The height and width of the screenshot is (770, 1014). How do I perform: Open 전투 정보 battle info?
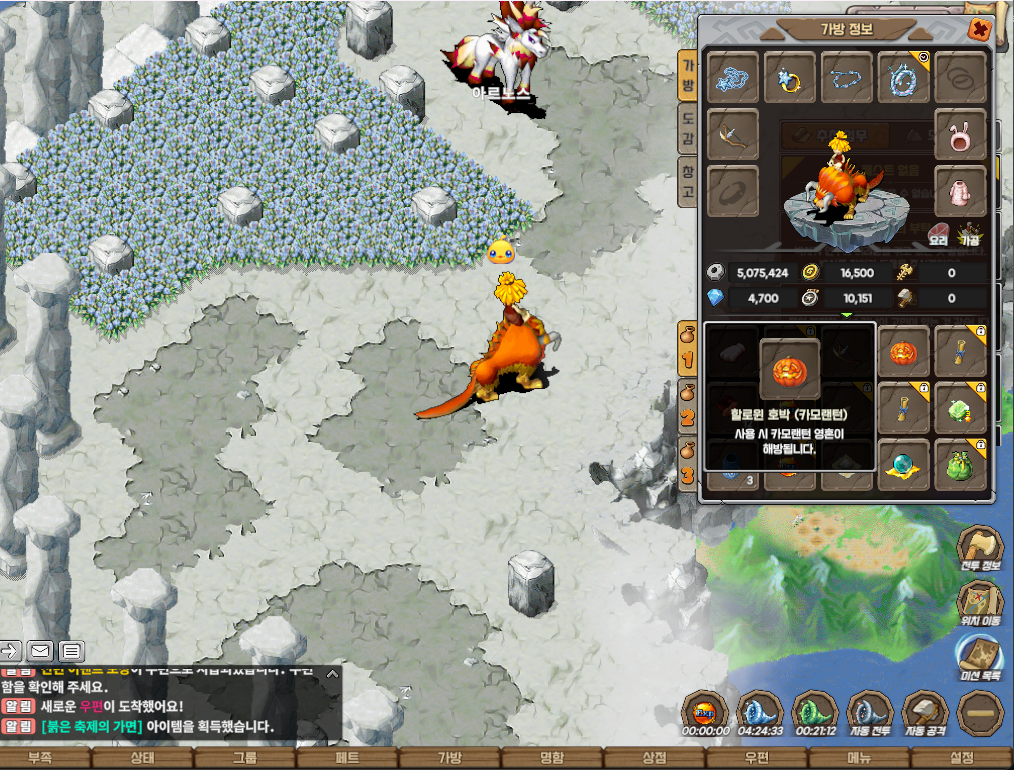point(980,551)
